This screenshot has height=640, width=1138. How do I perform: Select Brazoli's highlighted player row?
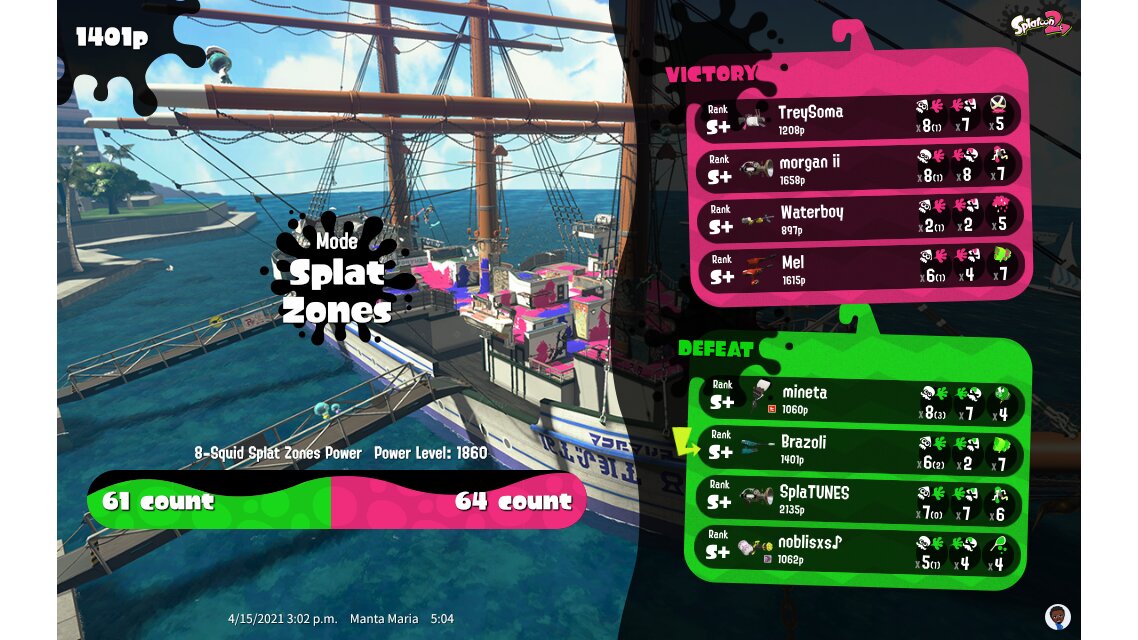pyautogui.click(x=860, y=448)
